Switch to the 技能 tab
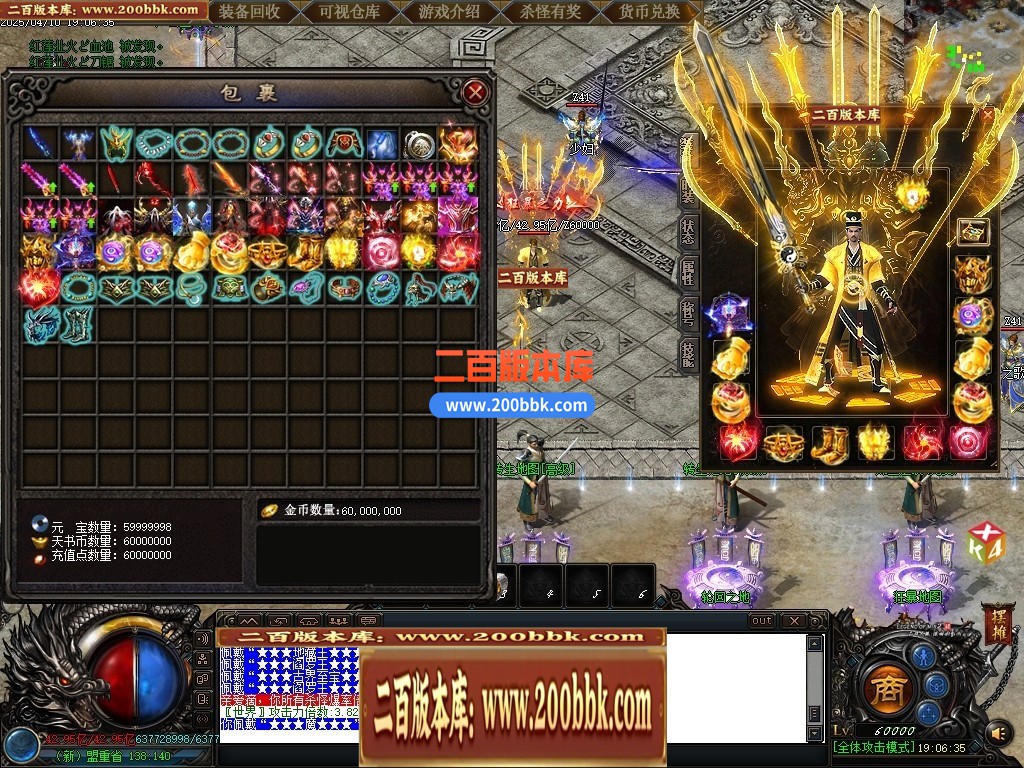 [690, 355]
